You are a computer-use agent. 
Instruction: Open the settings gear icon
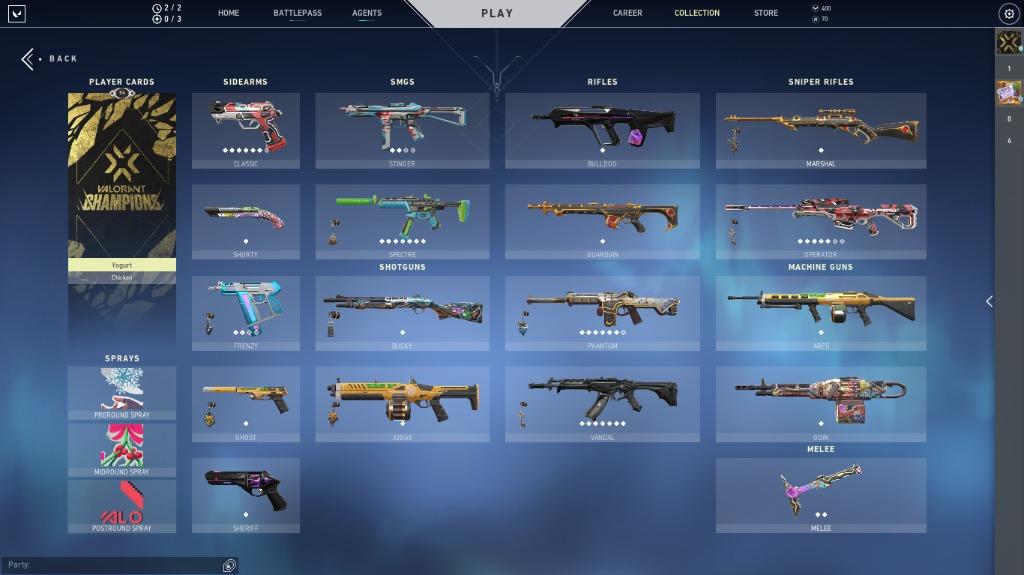pos(1008,14)
